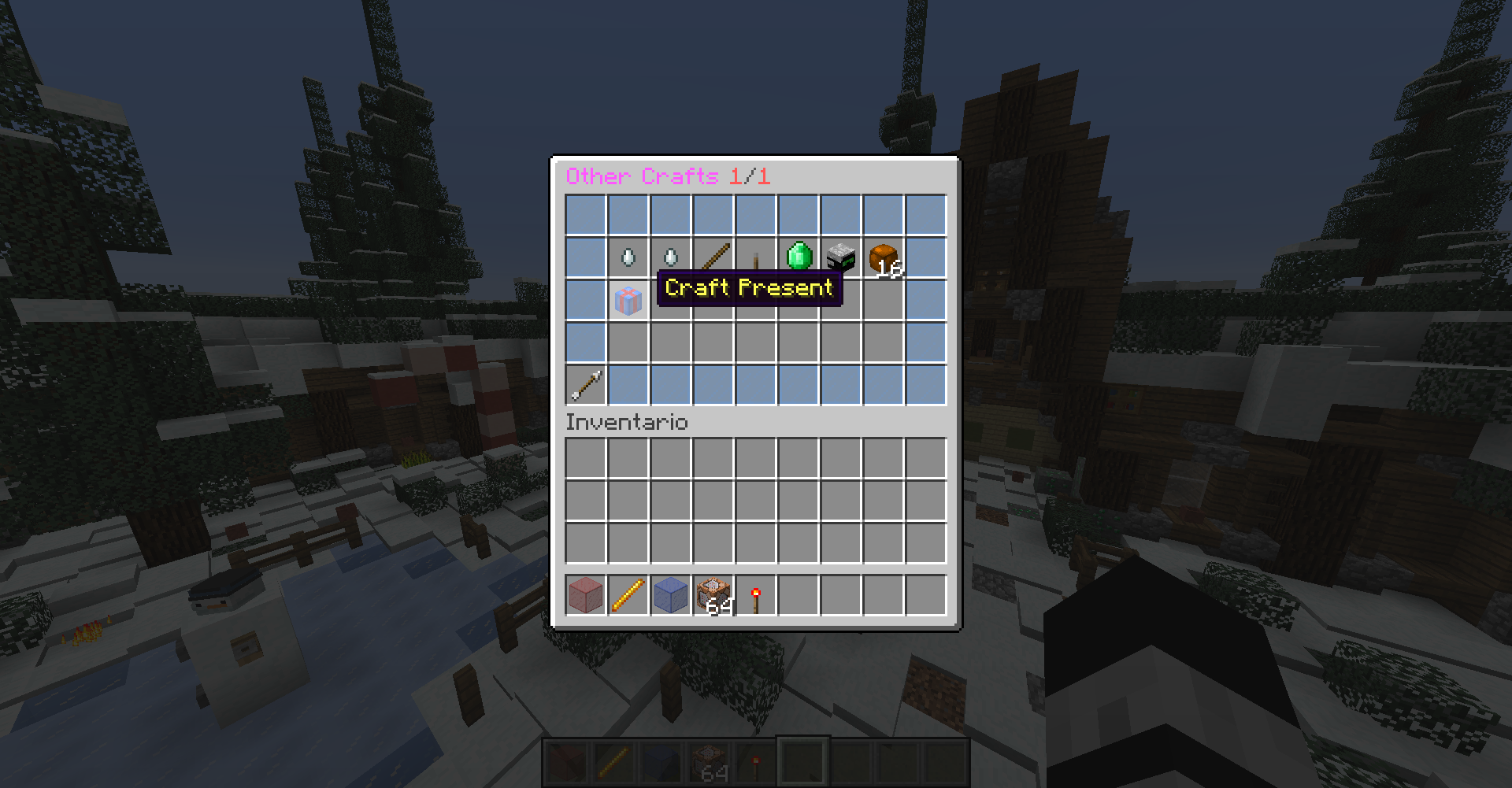
Task: Click the Inventario section label
Action: (x=626, y=423)
